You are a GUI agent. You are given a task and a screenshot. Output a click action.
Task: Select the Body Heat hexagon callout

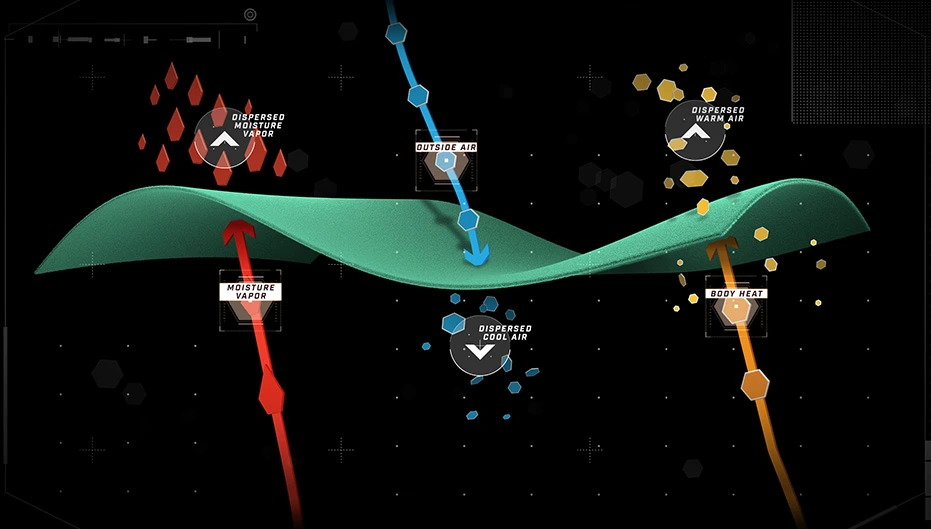tap(736, 307)
